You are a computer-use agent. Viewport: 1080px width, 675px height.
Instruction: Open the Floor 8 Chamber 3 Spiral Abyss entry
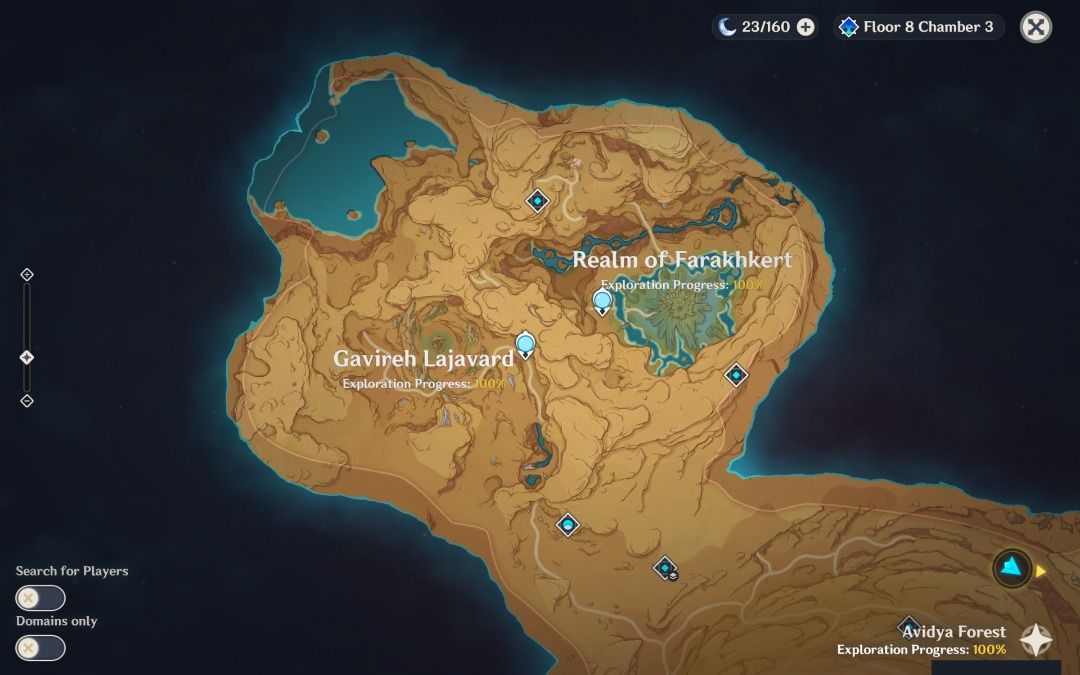tap(918, 27)
